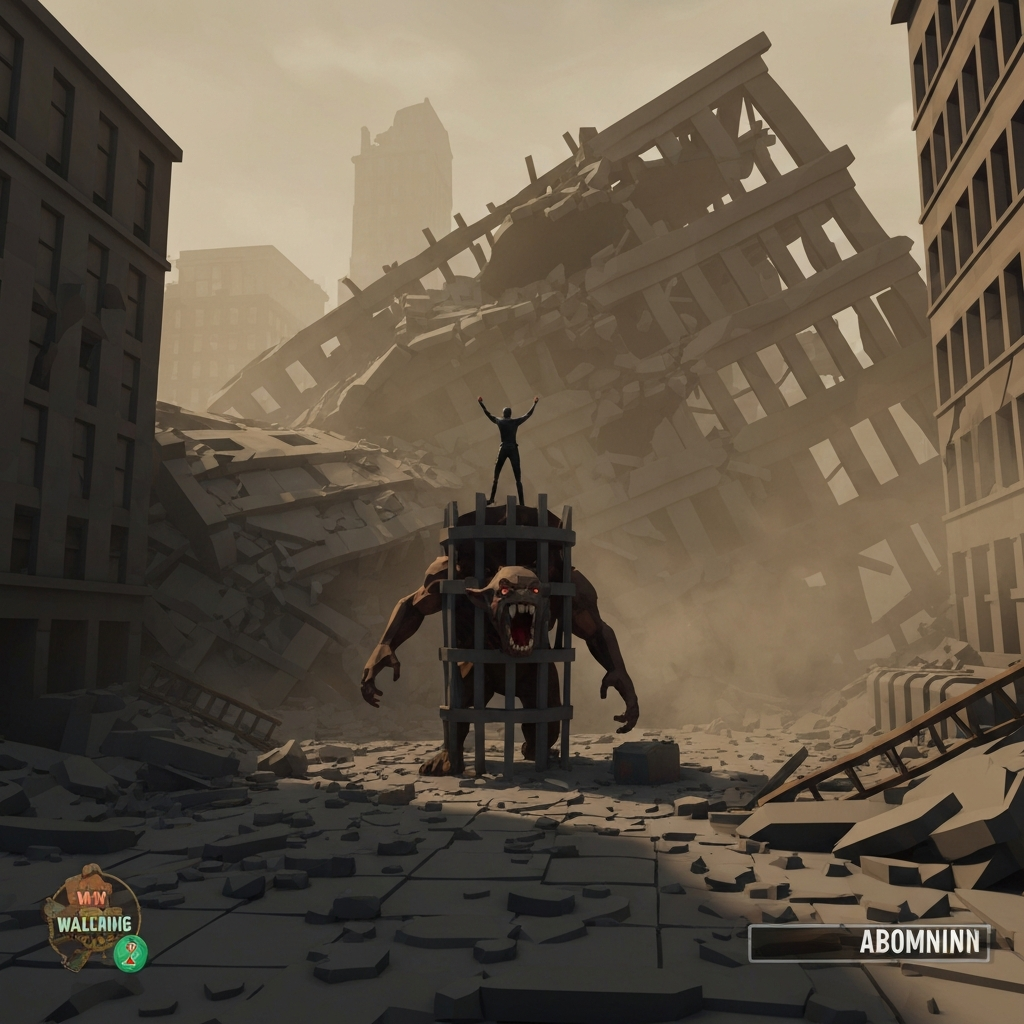Image resolution: width=1024 pixels, height=1024 pixels.
Task: Click the green hourglass icon
Action: (x=130, y=952)
